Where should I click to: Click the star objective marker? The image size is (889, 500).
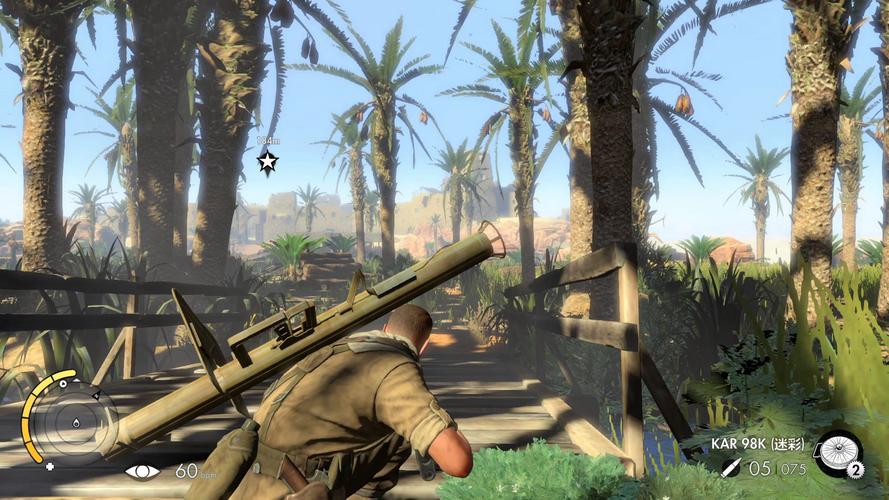(267, 161)
